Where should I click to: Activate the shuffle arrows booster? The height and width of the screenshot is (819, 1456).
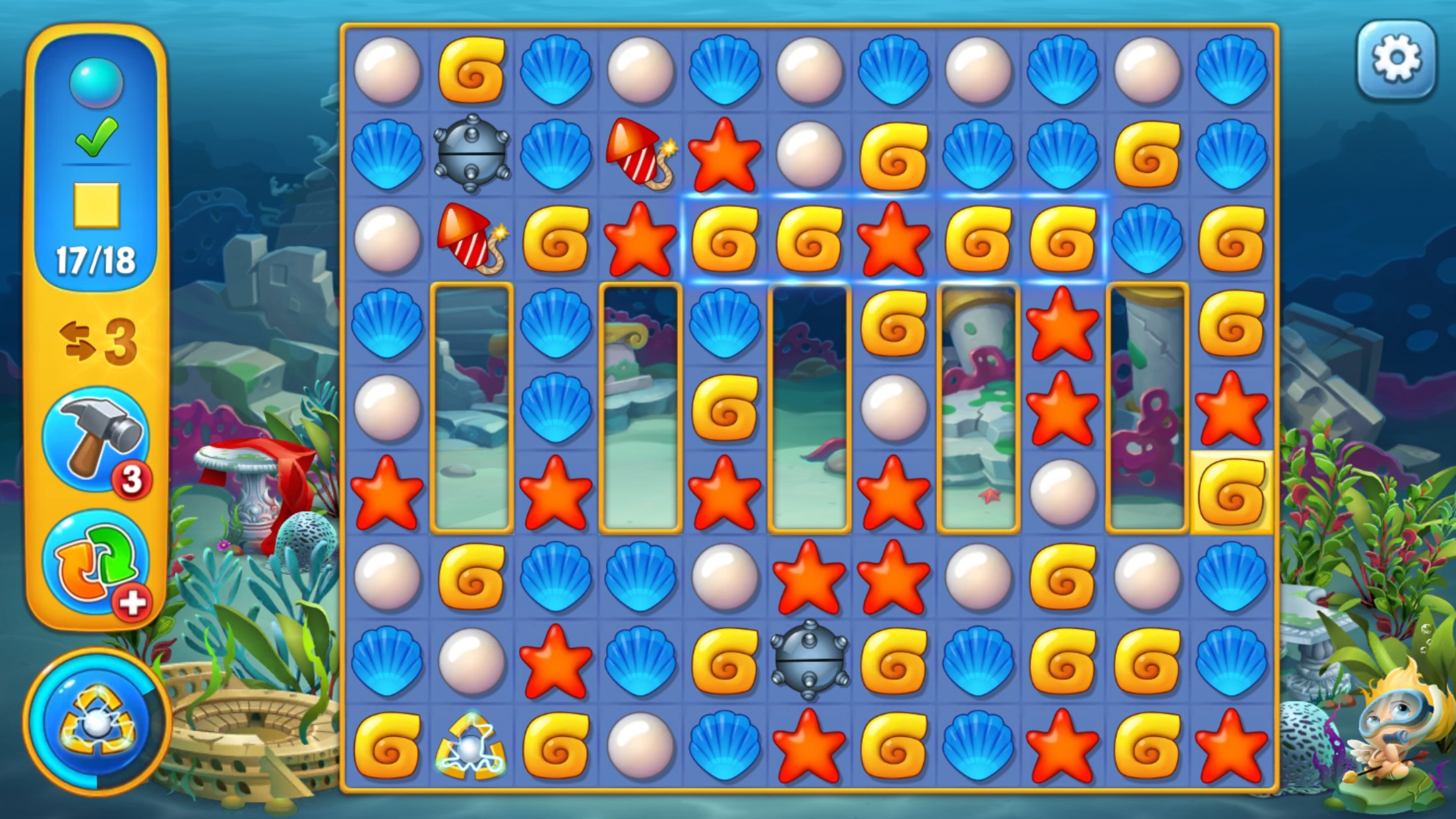point(96,562)
